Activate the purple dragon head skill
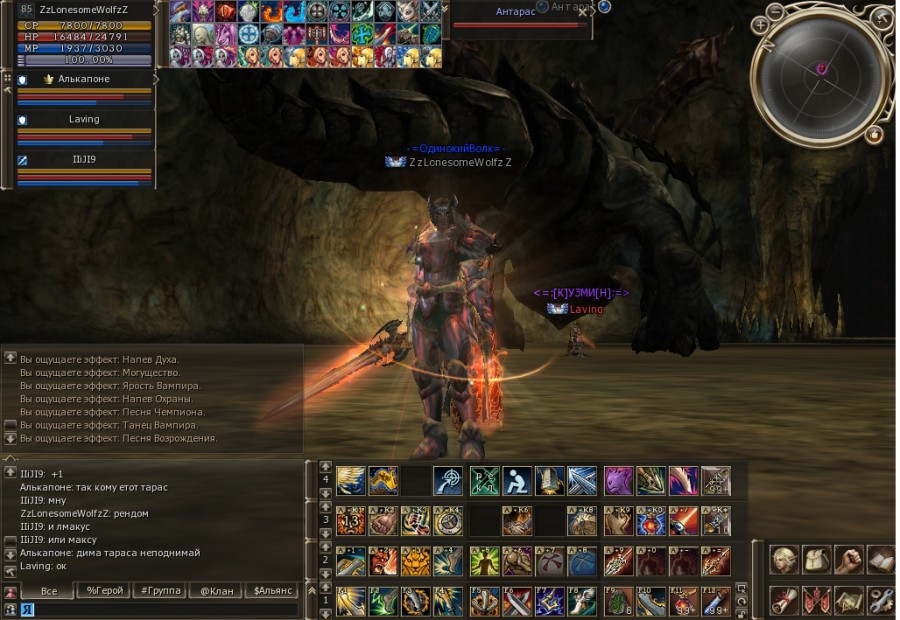Viewport: 900px width, 620px height. [619, 481]
